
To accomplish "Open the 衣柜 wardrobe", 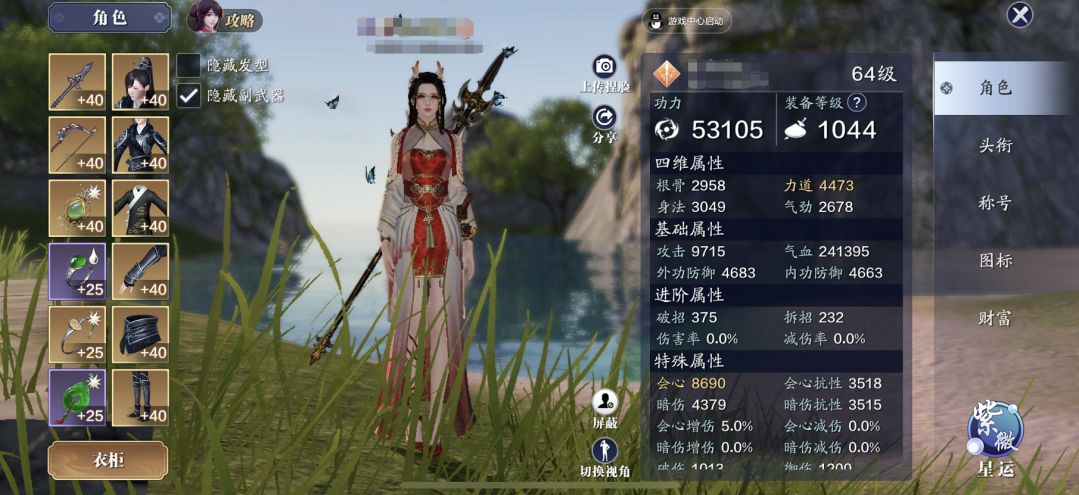I will coord(108,460).
